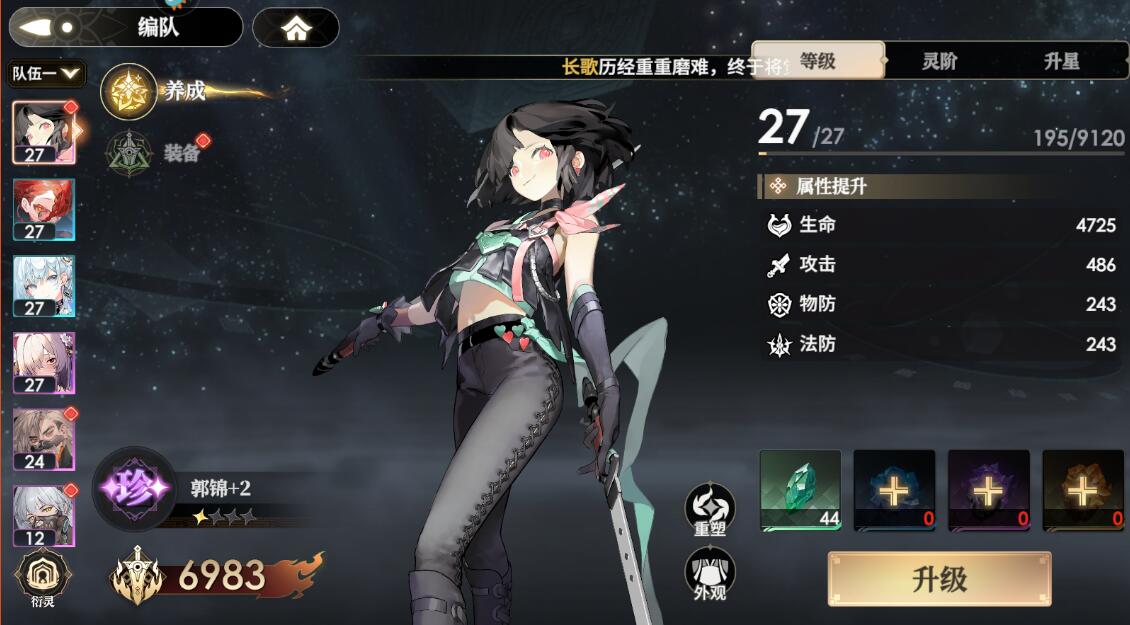1130x625 pixels.
Task: Select the light-blue-haired level 27 portrait
Action: tap(43, 286)
